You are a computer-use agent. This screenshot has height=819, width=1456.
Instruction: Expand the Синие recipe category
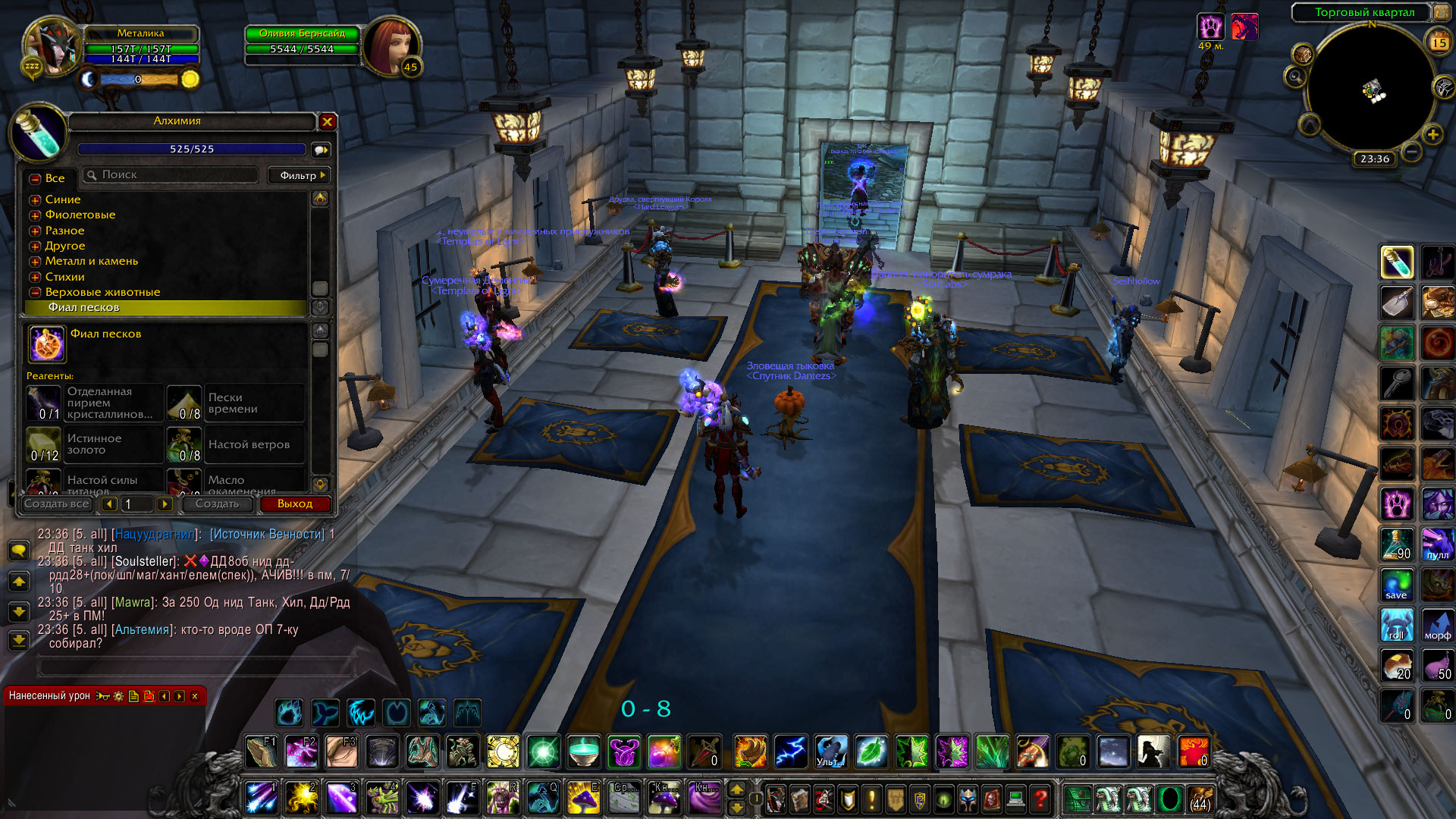coord(35,200)
